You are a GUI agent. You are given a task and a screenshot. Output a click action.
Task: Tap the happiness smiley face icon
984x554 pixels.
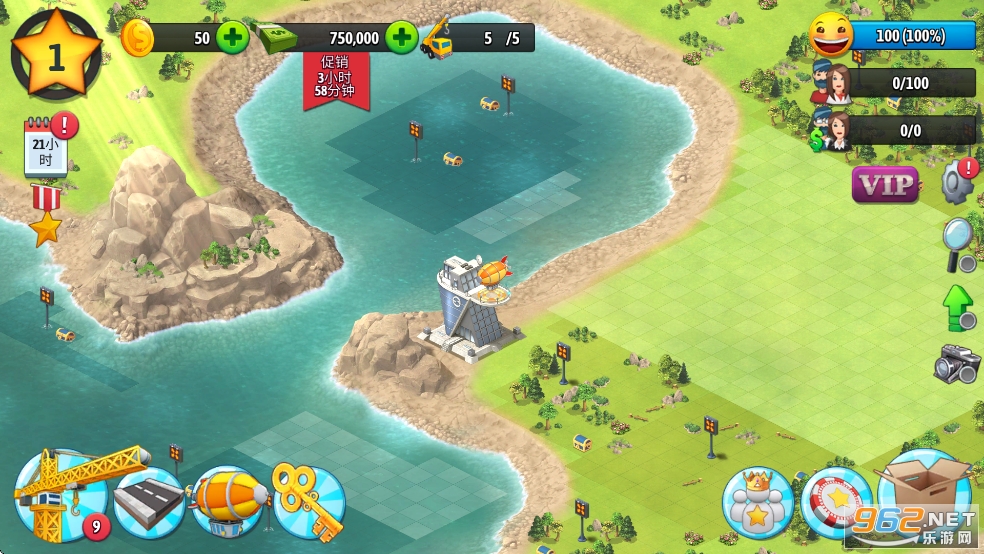pyautogui.click(x=831, y=36)
